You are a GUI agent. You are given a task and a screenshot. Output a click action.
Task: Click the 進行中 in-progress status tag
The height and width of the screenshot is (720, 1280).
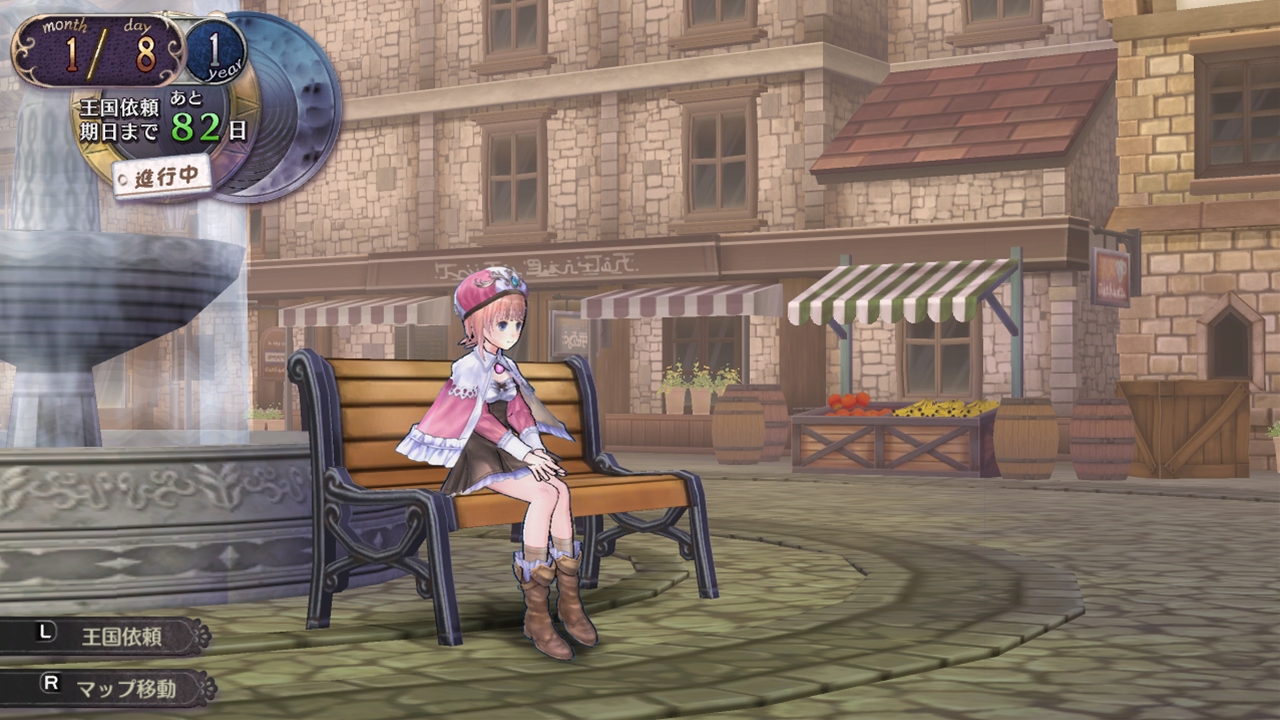pyautogui.click(x=162, y=177)
